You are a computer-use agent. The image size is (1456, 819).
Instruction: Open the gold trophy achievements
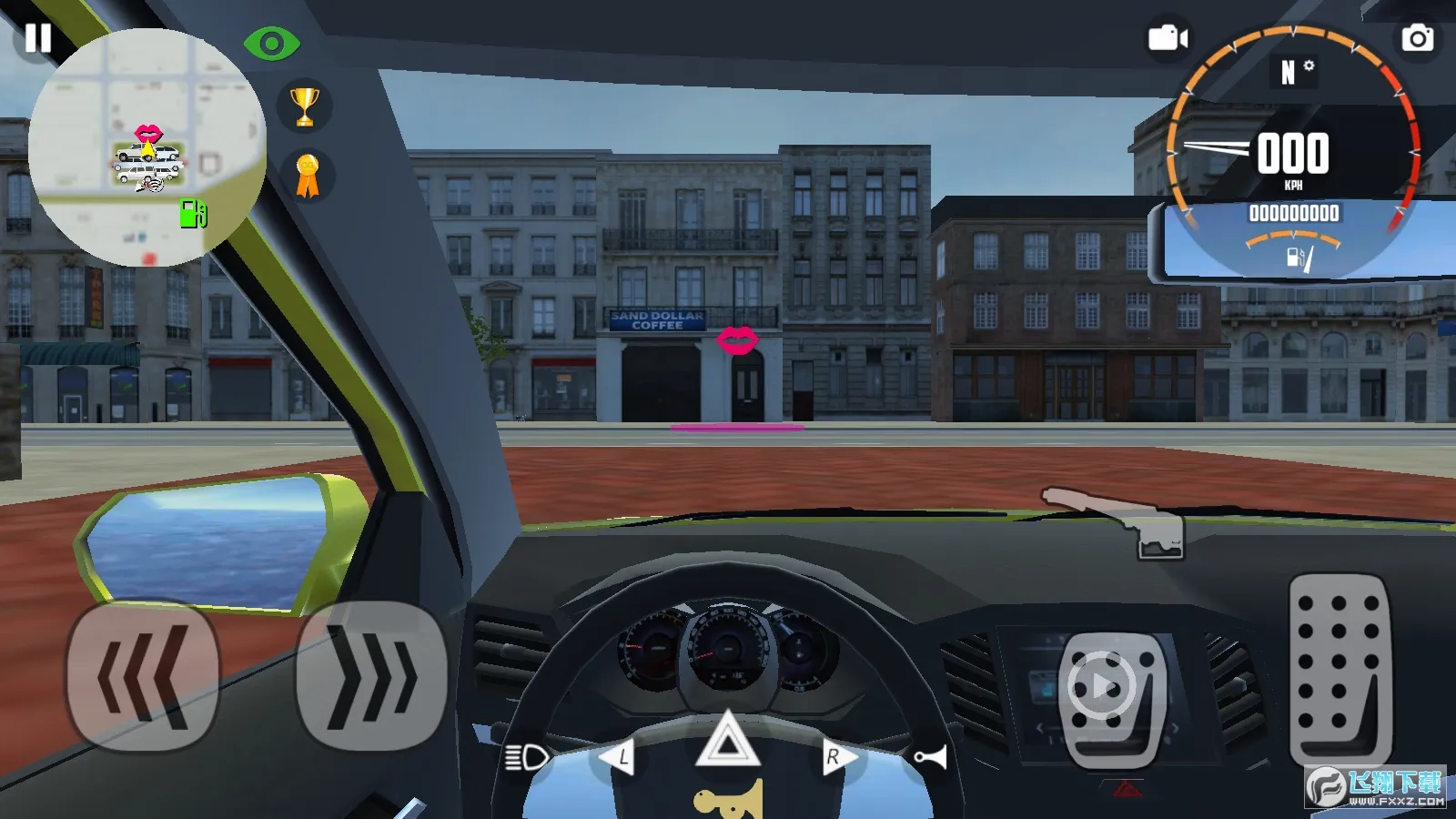(305, 106)
